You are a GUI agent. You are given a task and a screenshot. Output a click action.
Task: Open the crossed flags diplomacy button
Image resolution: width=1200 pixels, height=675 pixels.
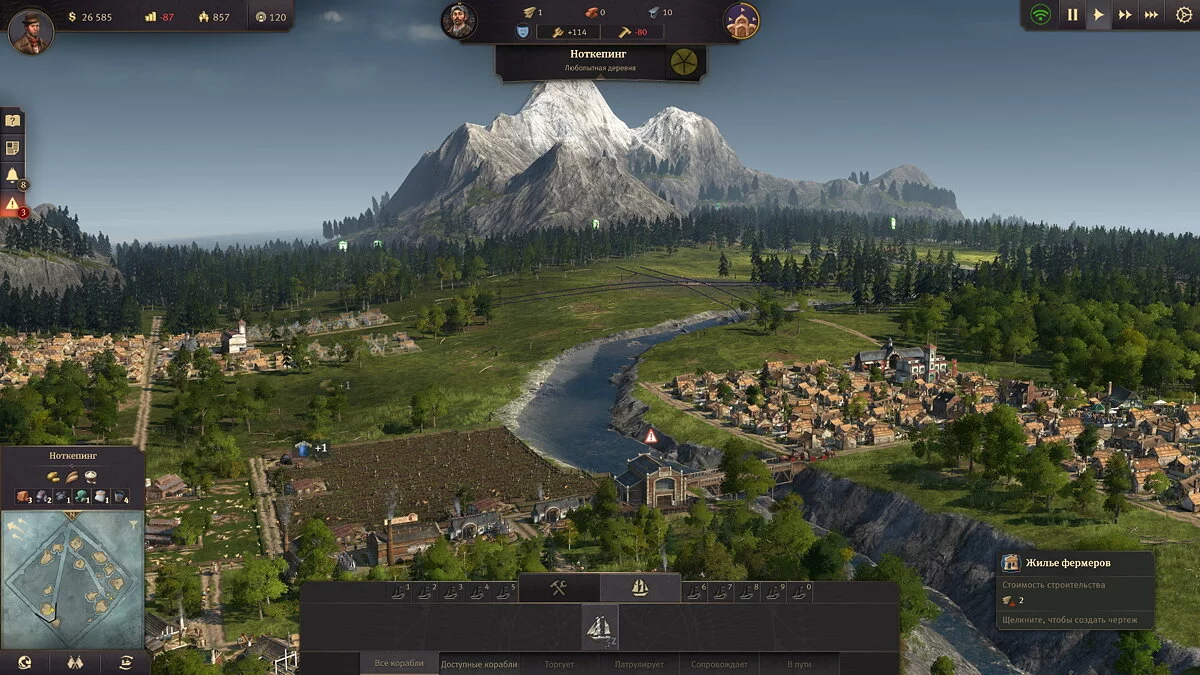click(x=75, y=662)
